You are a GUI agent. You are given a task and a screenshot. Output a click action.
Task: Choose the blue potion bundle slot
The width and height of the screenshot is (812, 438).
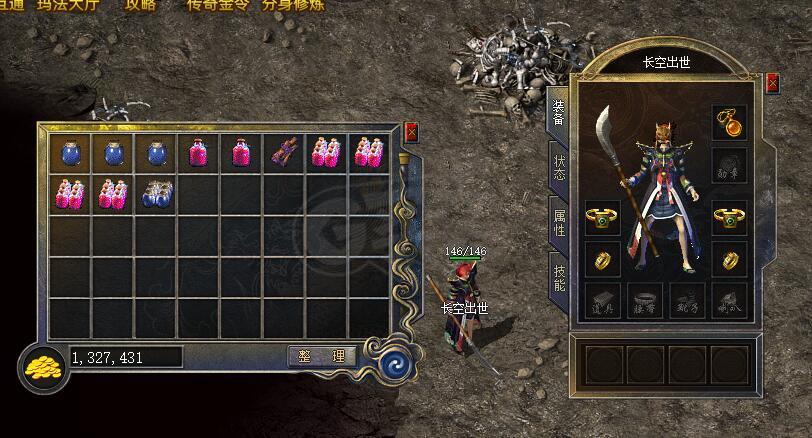pos(155,193)
